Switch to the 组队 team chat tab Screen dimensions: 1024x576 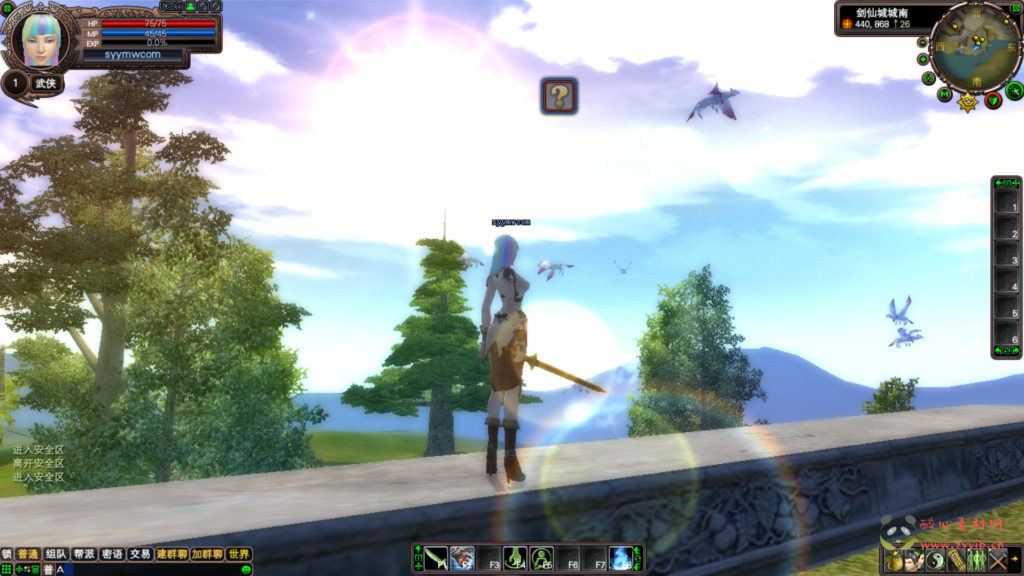[56, 554]
